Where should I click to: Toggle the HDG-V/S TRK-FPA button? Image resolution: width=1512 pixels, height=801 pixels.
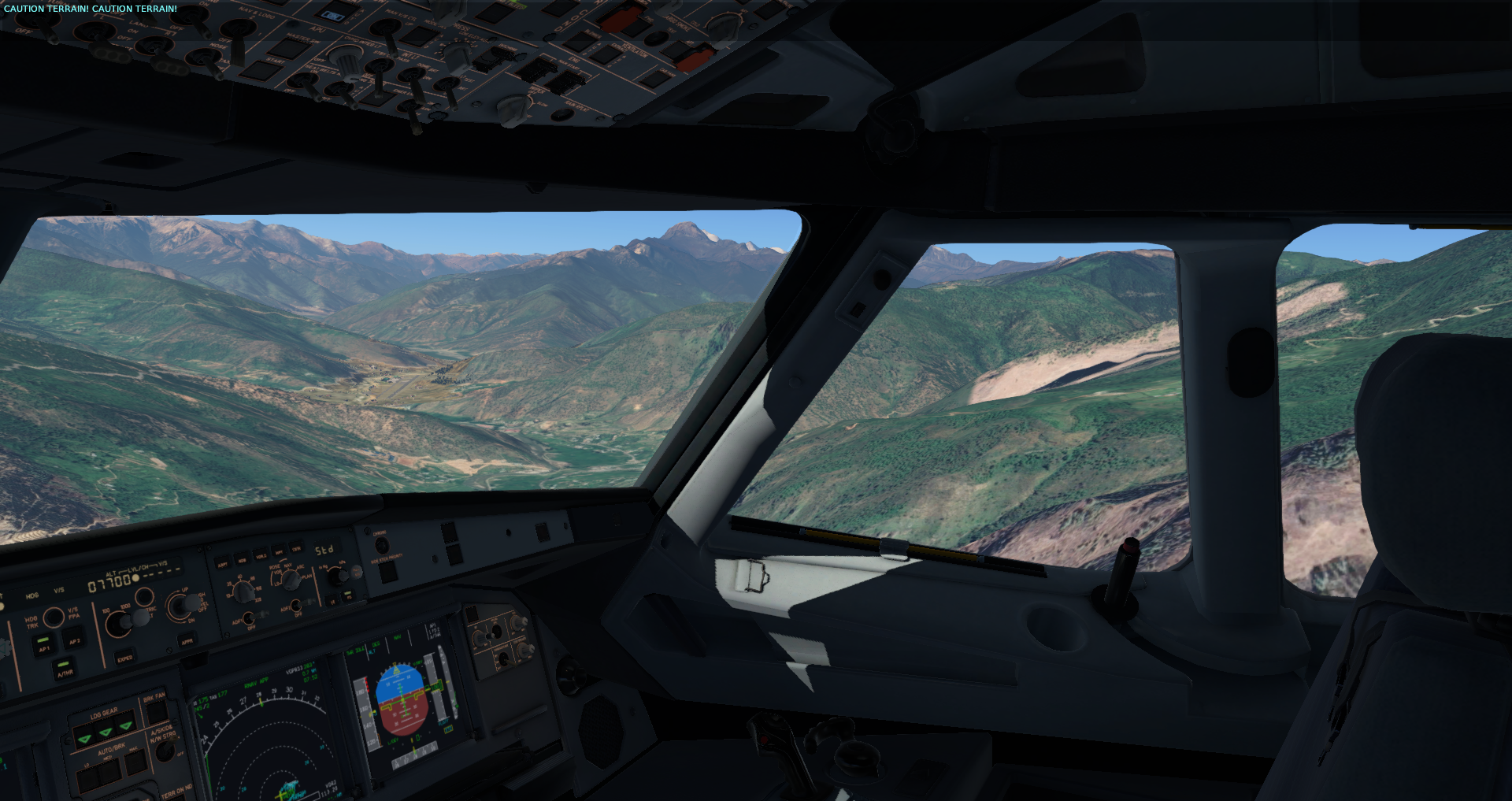pyautogui.click(x=54, y=617)
